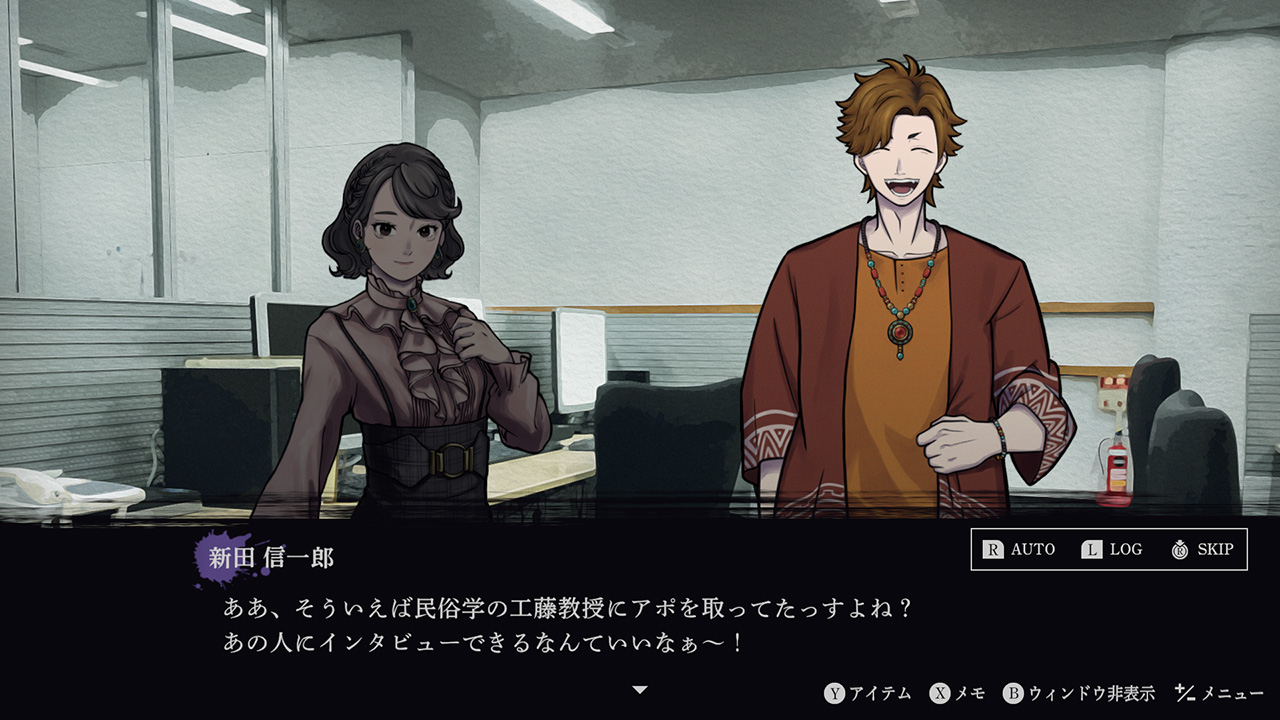This screenshot has height=720, width=1280.
Task: Hide the window with ウィンドウ非表示
Action: coord(1079,693)
